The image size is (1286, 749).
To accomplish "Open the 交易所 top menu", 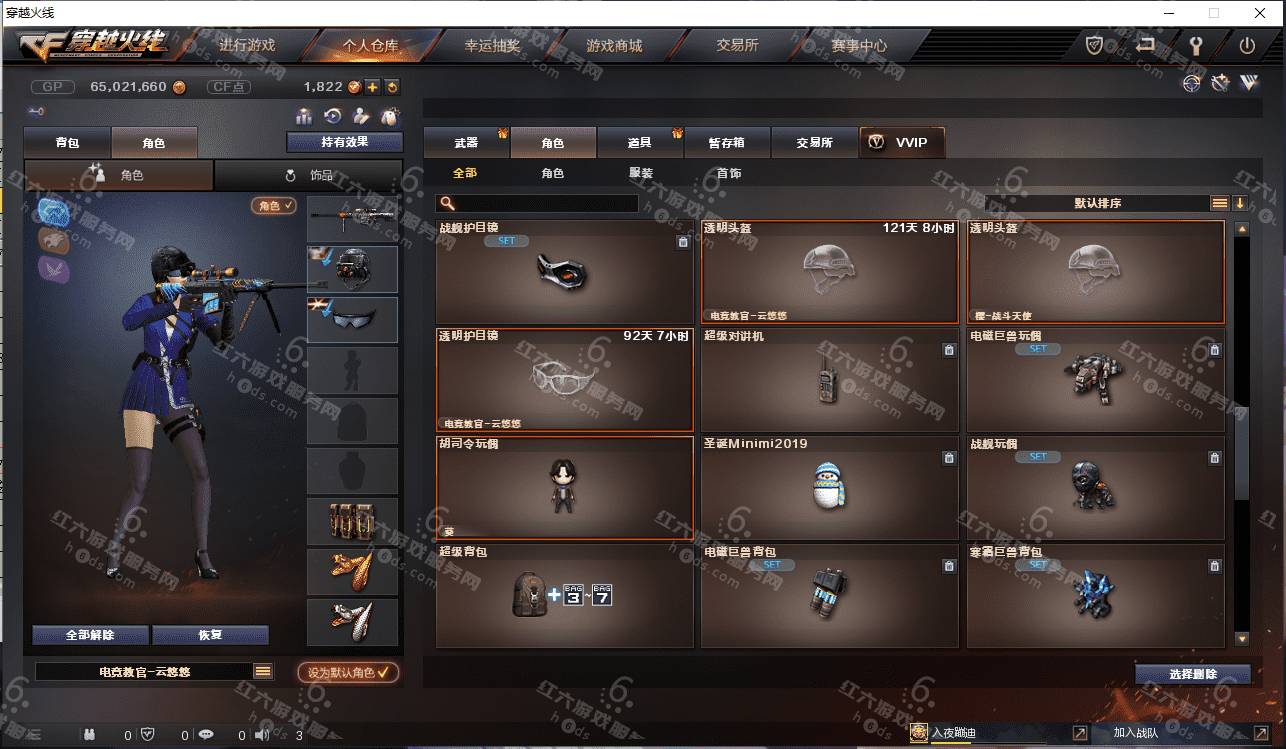I will tap(737, 46).
